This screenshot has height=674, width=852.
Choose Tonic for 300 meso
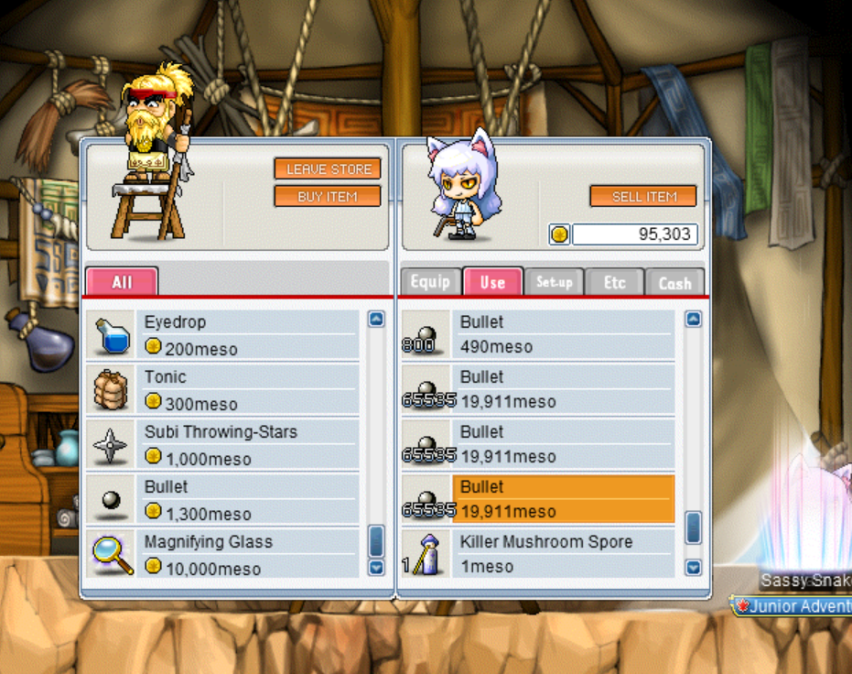(250, 389)
